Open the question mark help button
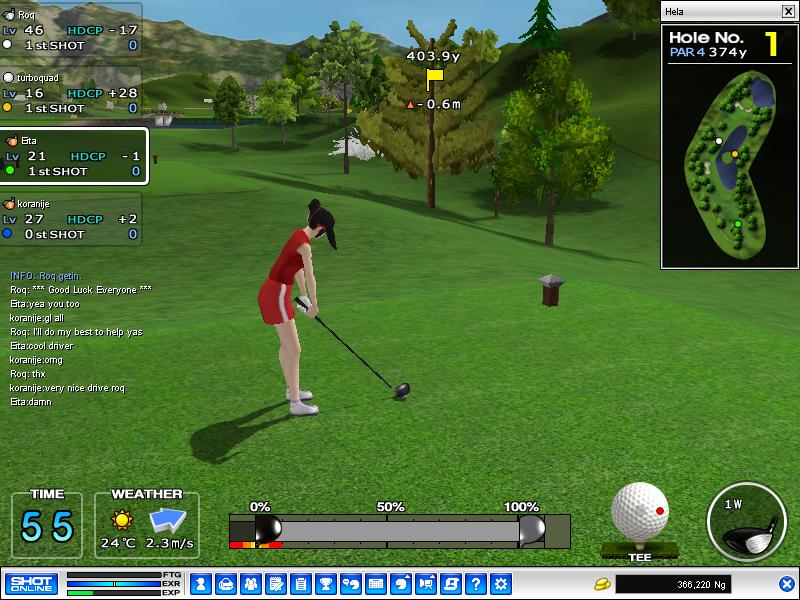Screen dimensions: 800x600 pyautogui.click(x=476, y=583)
